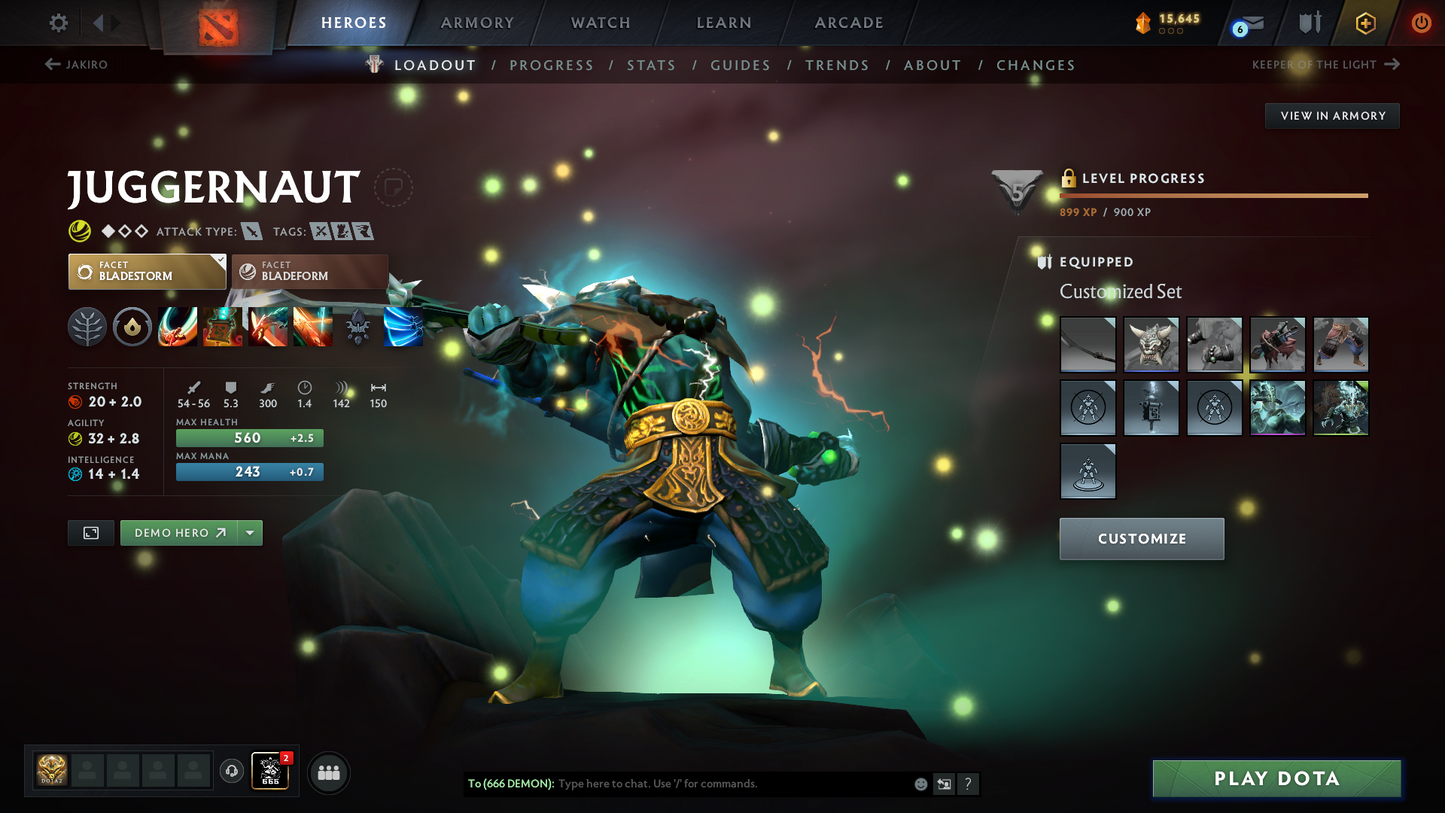This screenshot has width=1445, height=813.
Task: Switch to the Guides tab
Action: (x=740, y=64)
